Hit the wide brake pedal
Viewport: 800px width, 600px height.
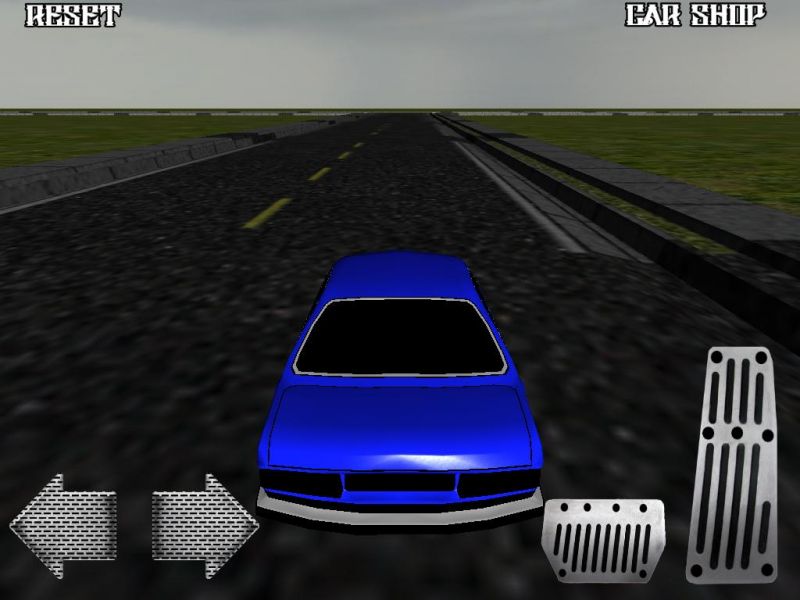point(603,540)
